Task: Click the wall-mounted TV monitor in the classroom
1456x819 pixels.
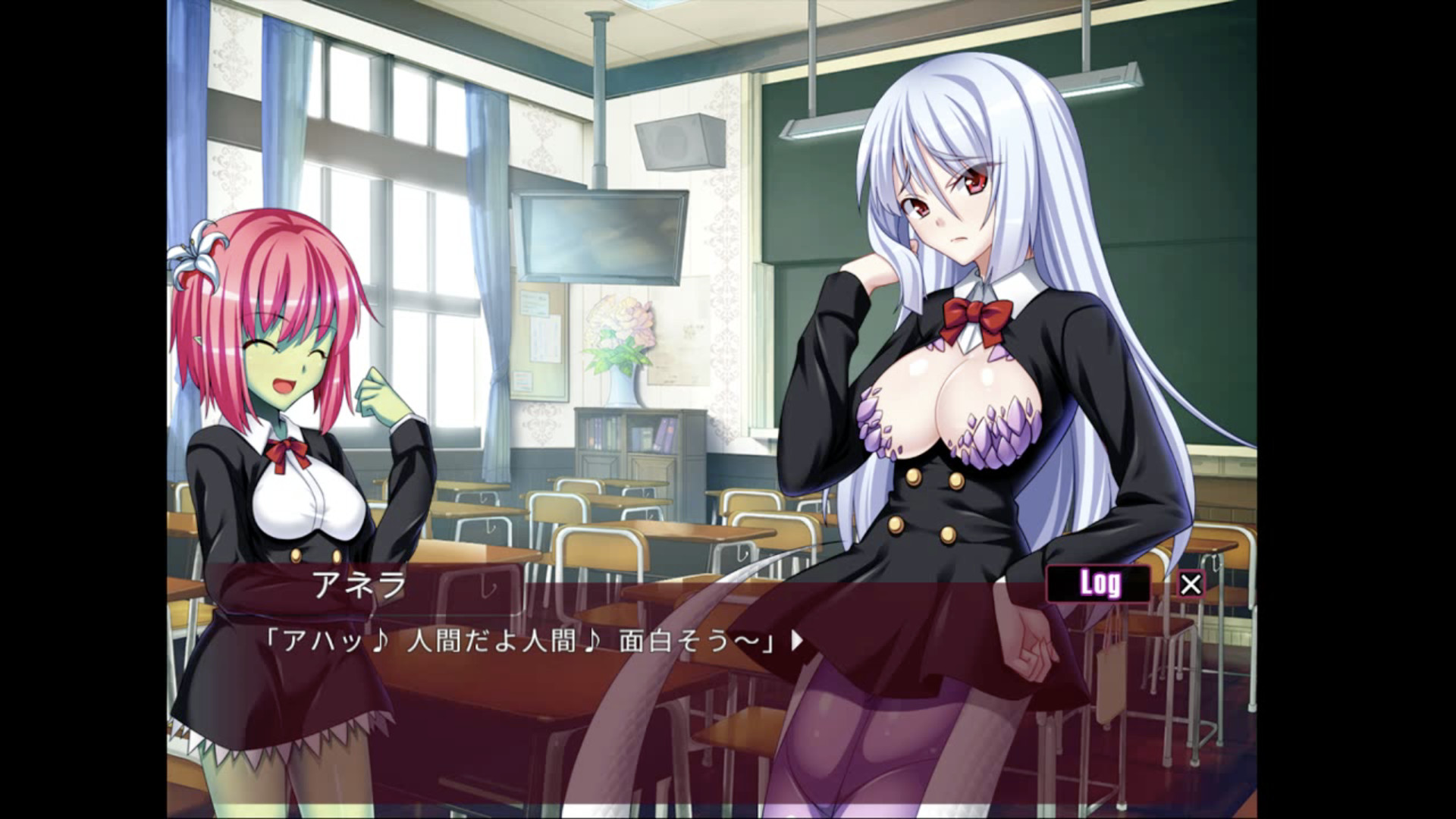Action: coord(599,235)
